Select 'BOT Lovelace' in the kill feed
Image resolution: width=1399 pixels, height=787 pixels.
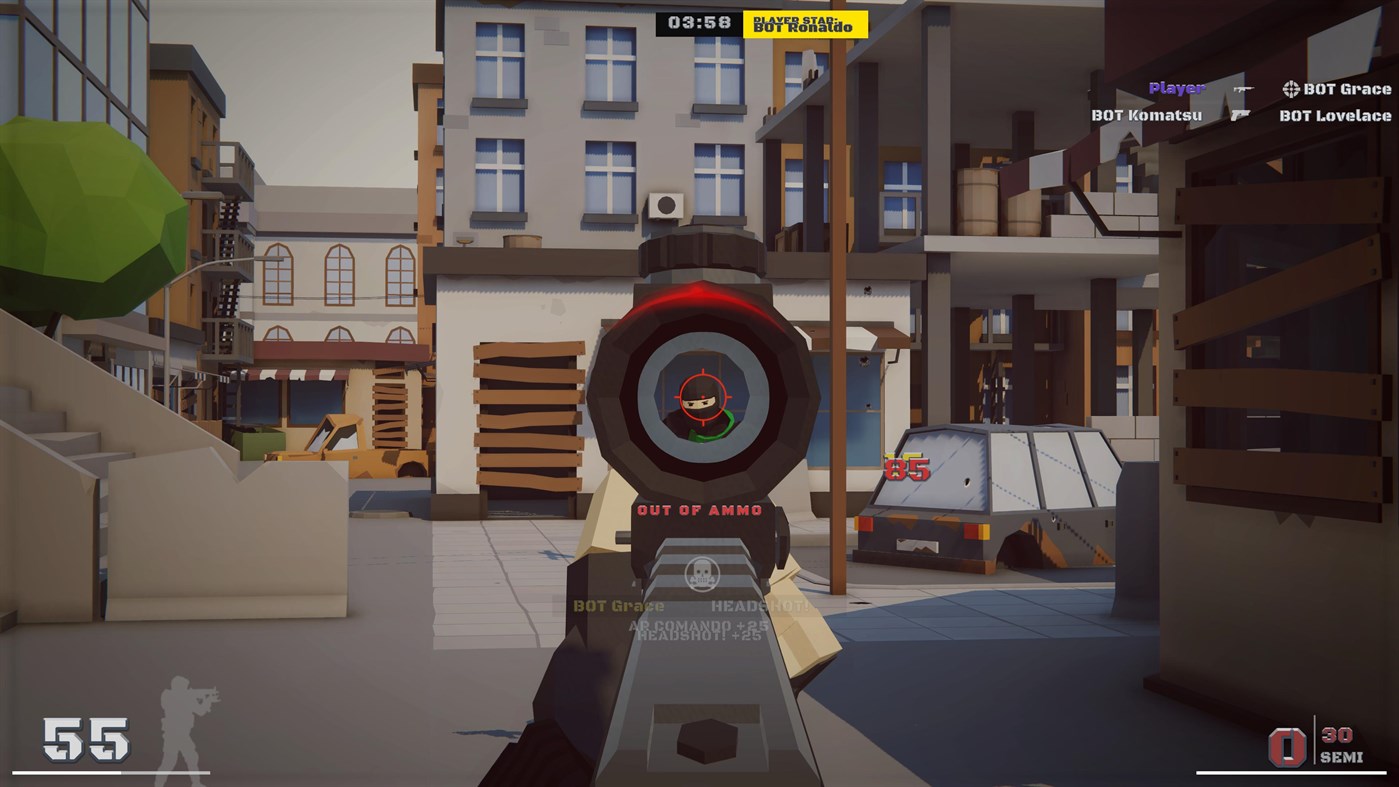coord(1334,116)
